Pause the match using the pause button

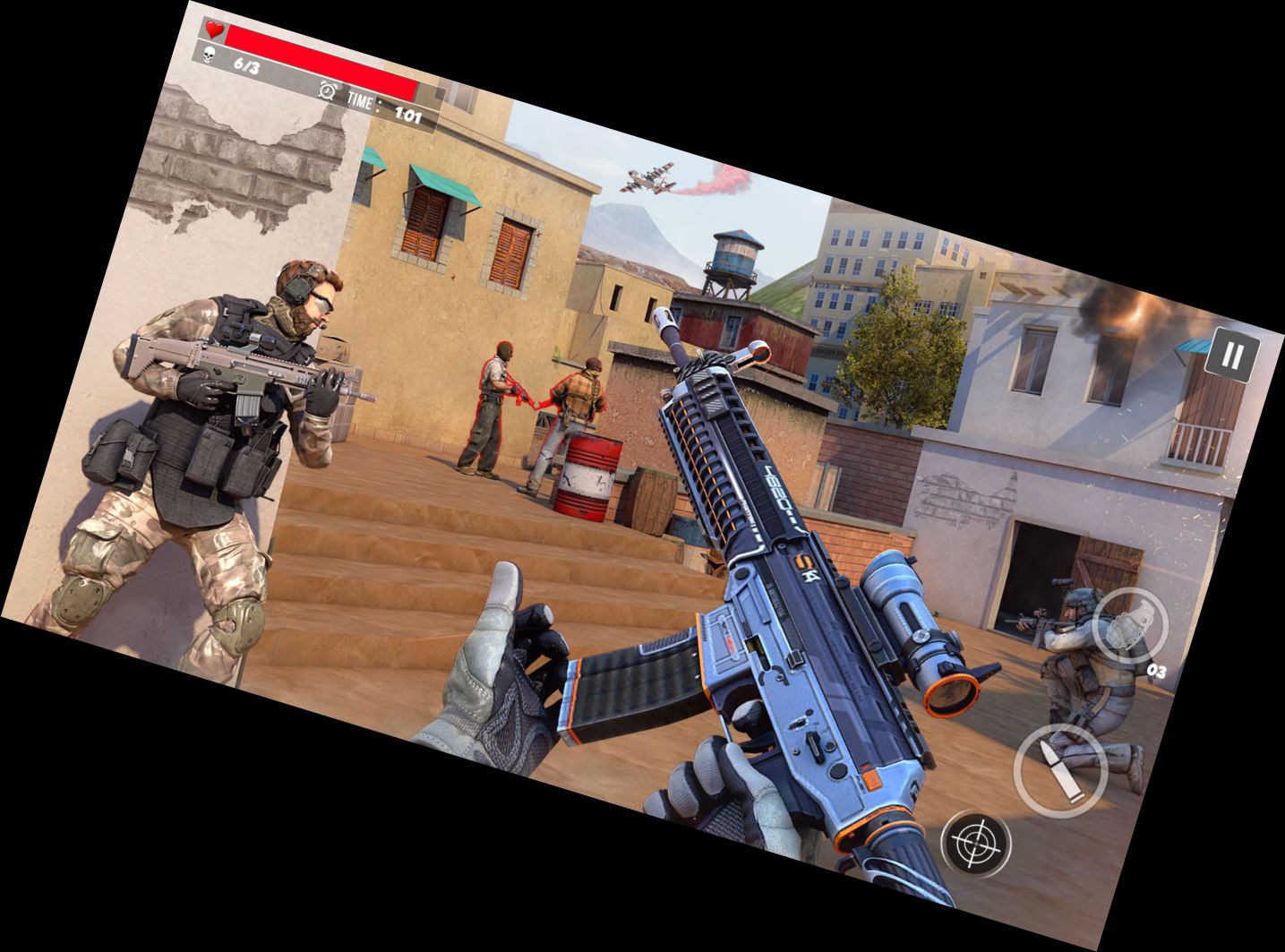point(1234,353)
